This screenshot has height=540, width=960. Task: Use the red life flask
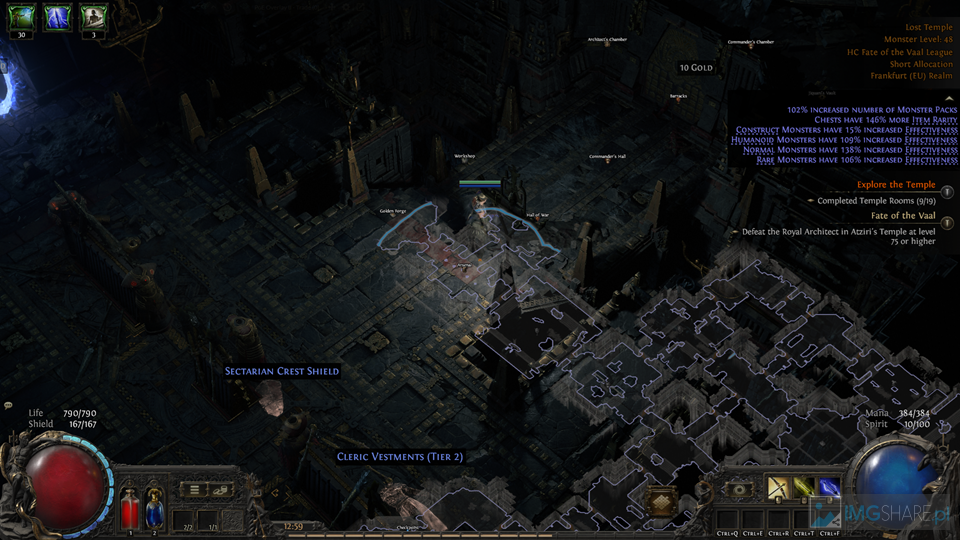[x=130, y=508]
